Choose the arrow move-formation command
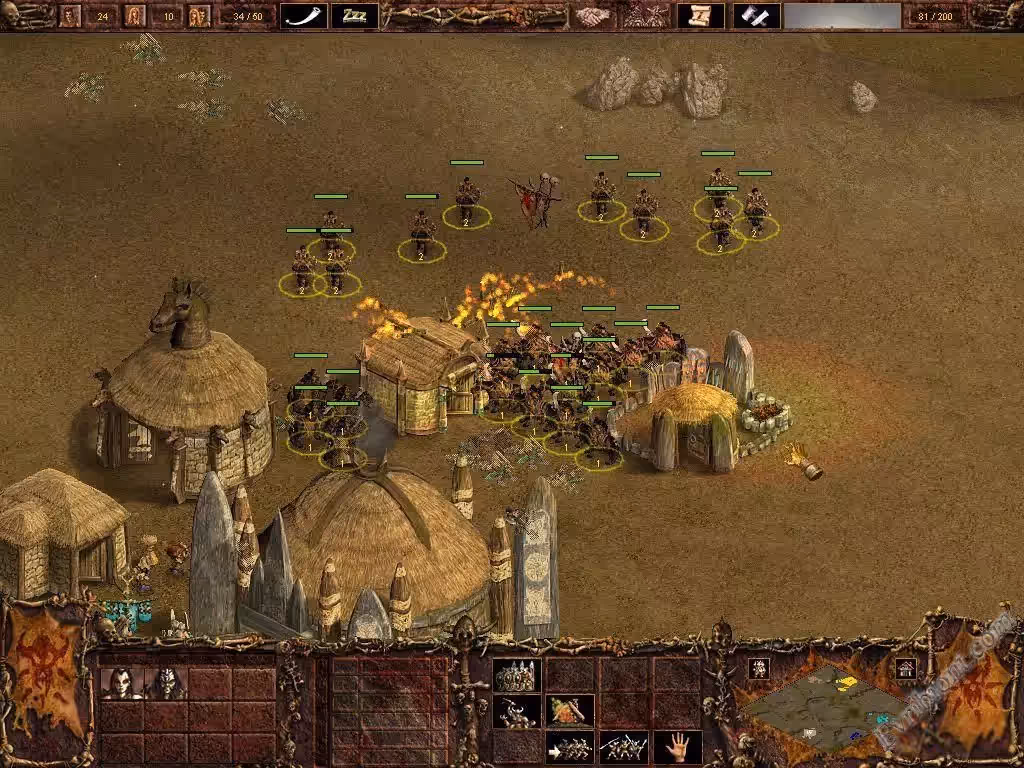1024x768 pixels. pyautogui.click(x=570, y=747)
